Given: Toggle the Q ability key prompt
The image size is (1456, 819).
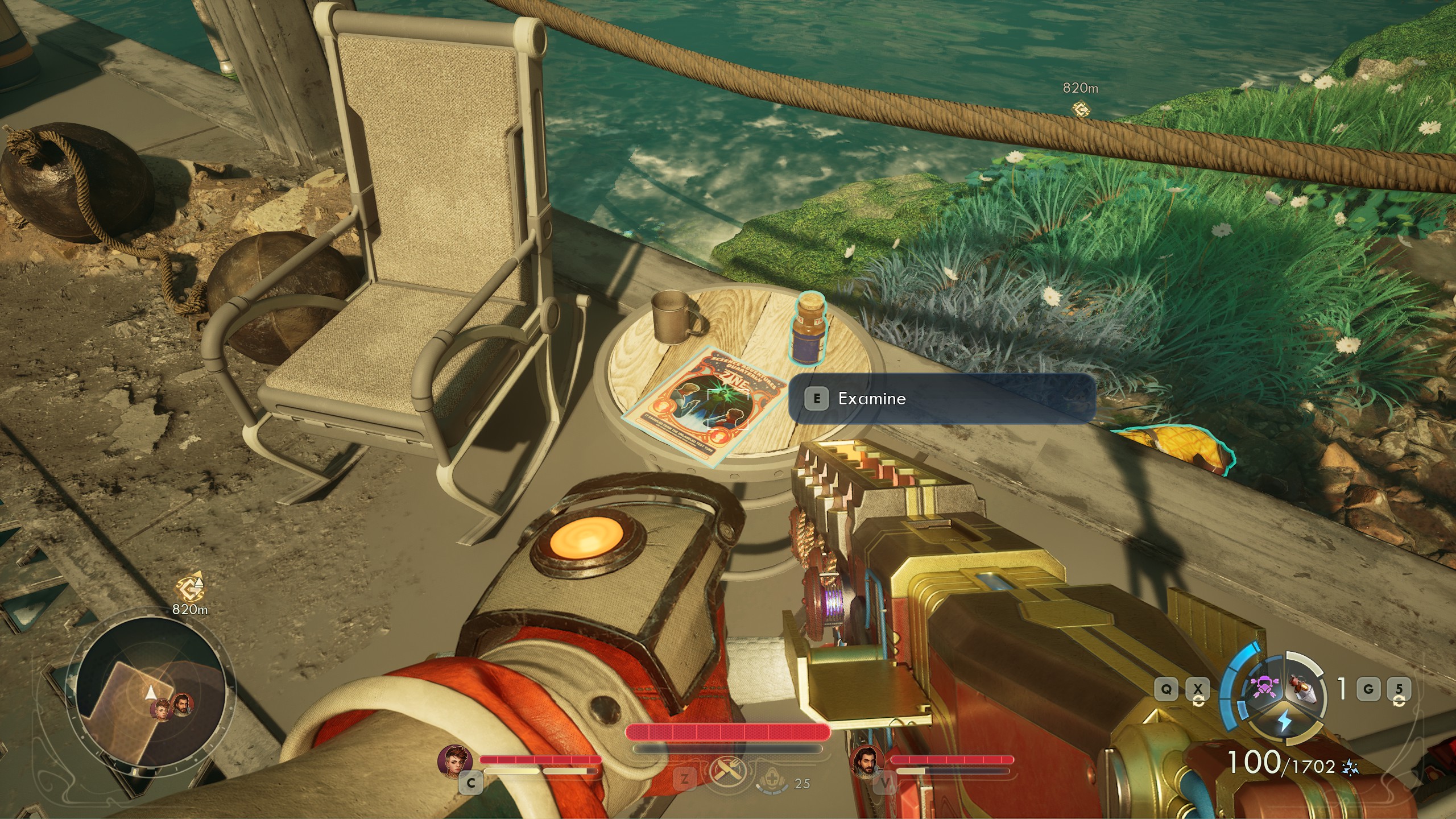Looking at the screenshot, I should (x=1167, y=690).
